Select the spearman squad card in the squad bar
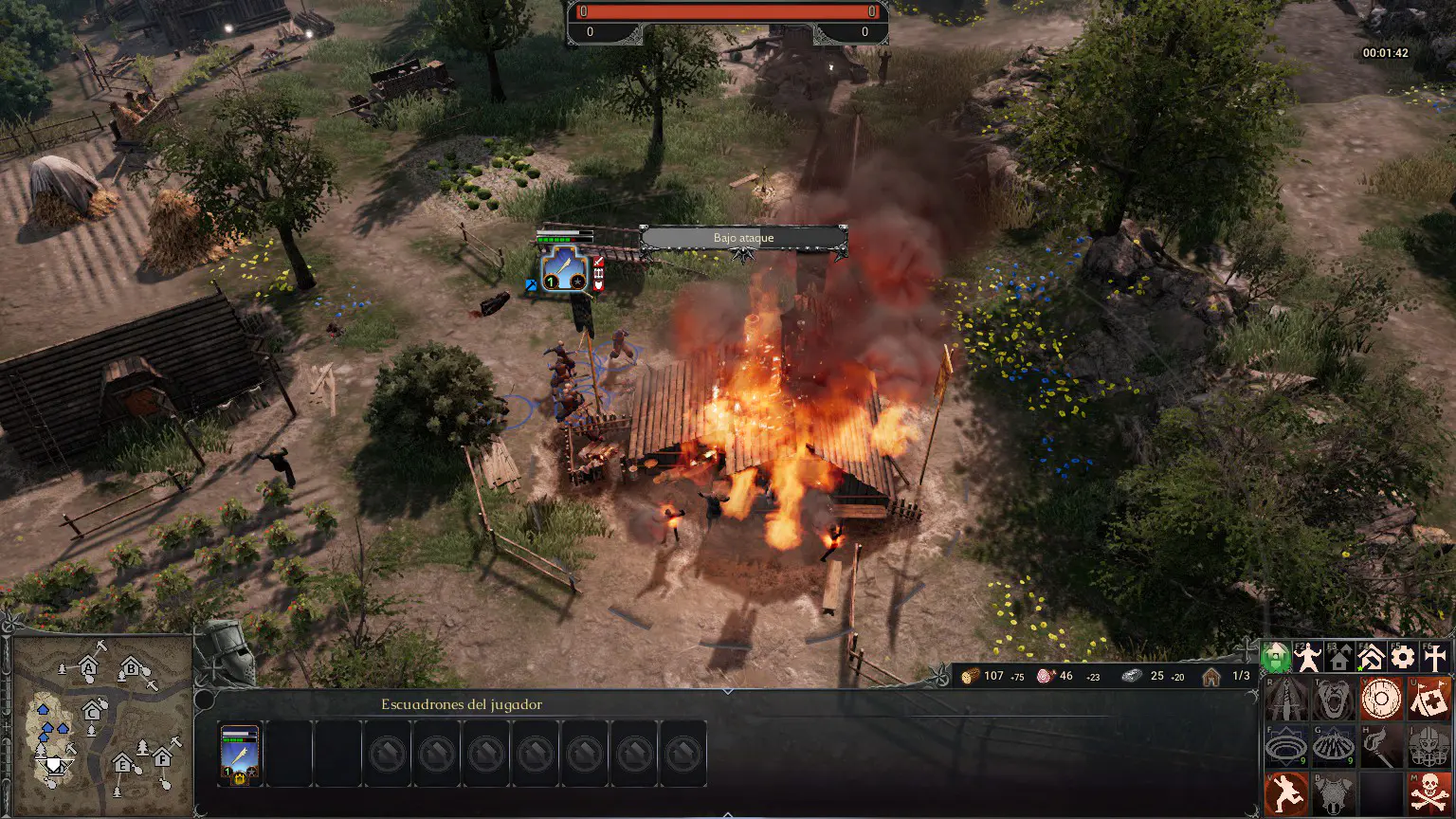 pos(239,755)
